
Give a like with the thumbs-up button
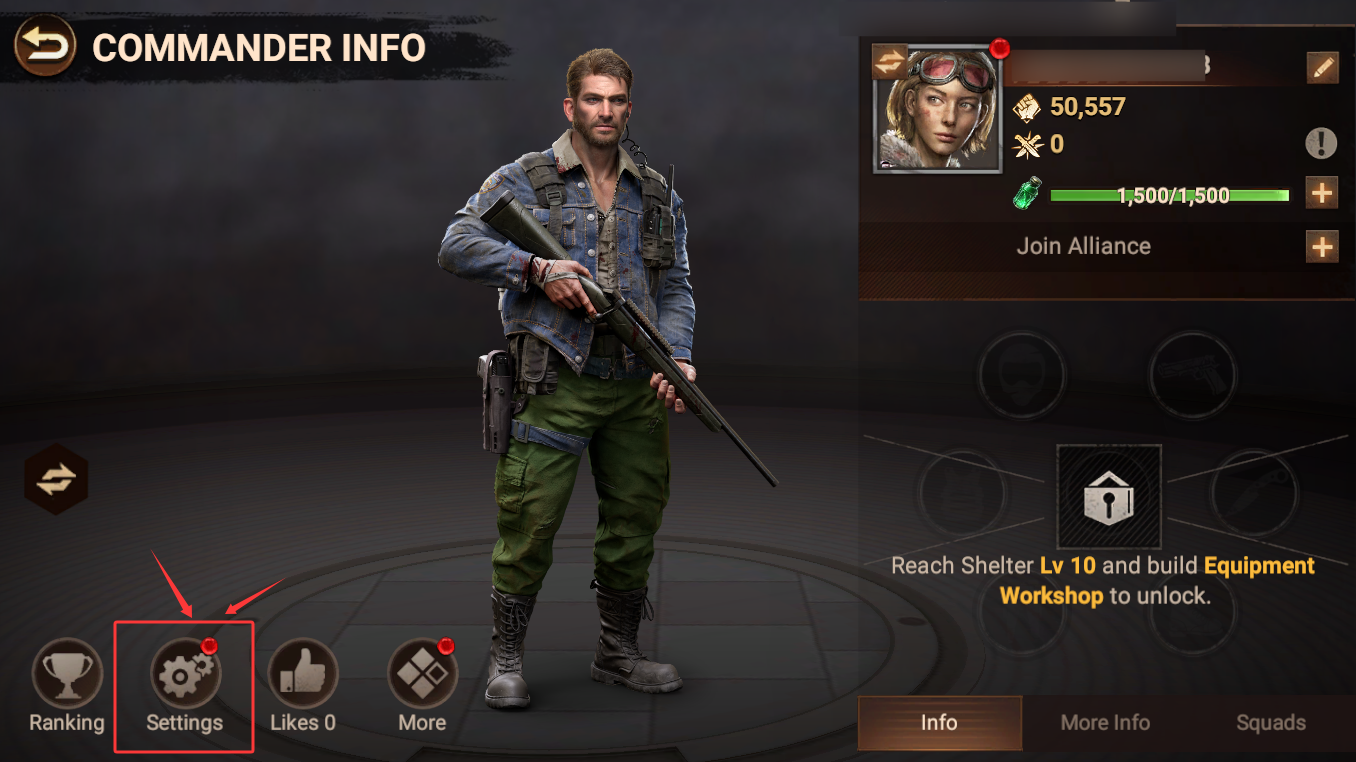(x=303, y=675)
